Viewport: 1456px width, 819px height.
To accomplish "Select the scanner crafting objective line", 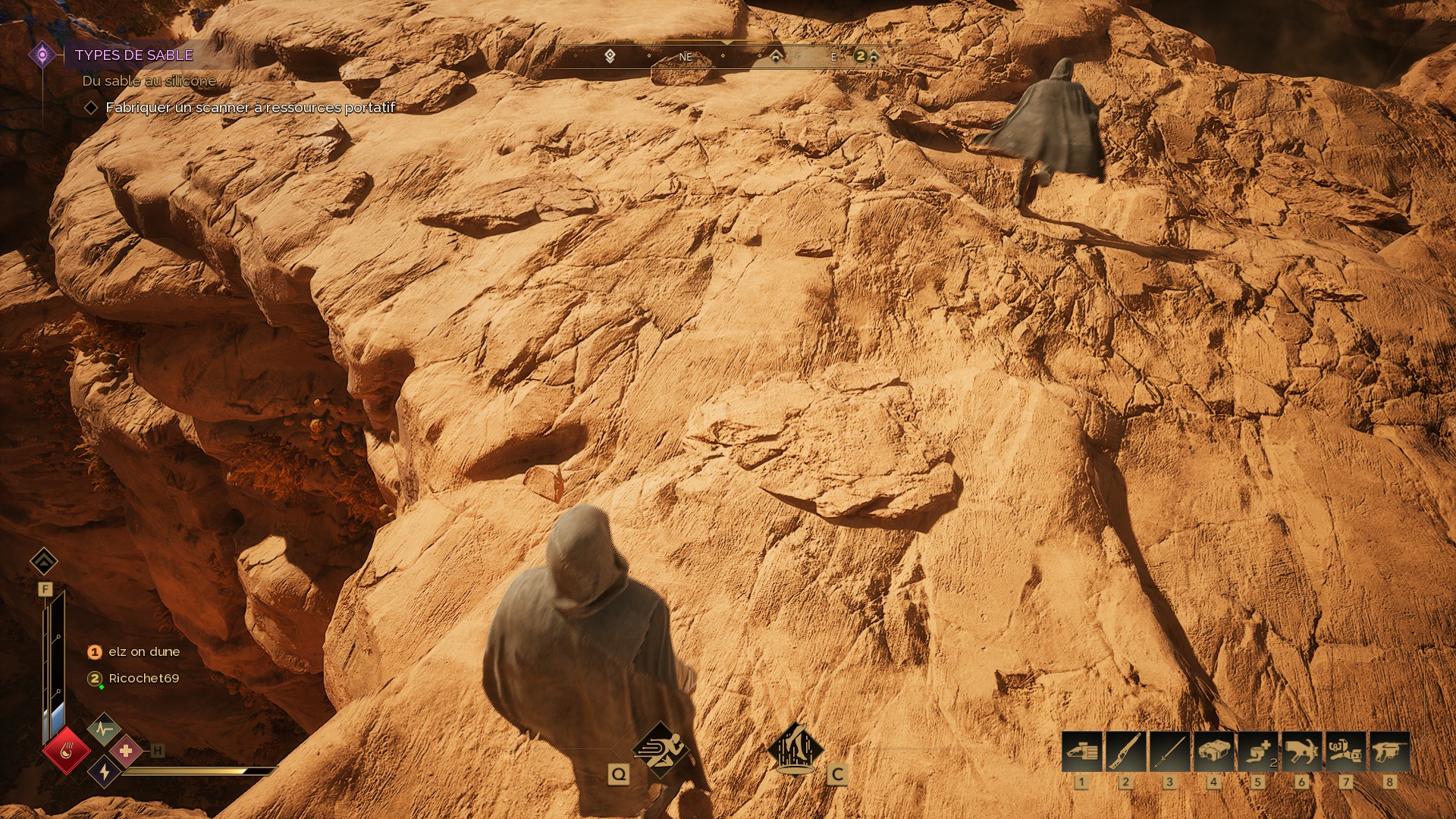I will click(250, 108).
